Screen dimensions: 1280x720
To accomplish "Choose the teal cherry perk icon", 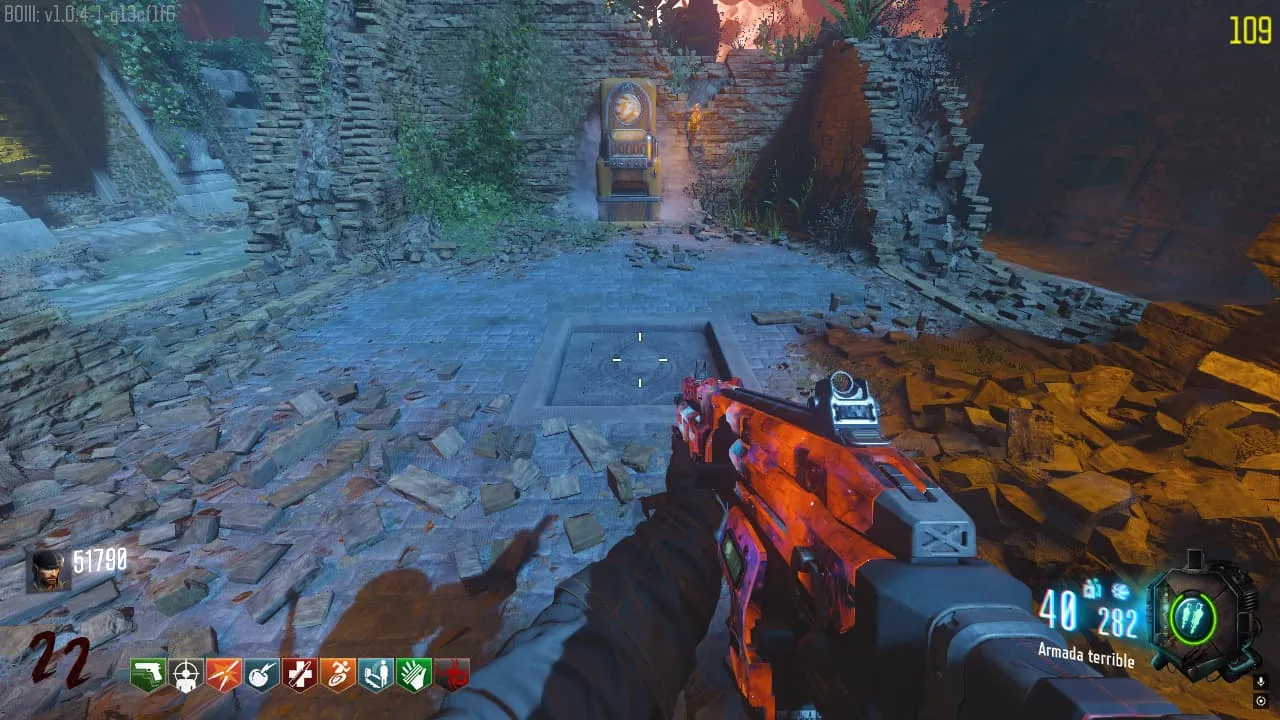I will click(x=262, y=675).
